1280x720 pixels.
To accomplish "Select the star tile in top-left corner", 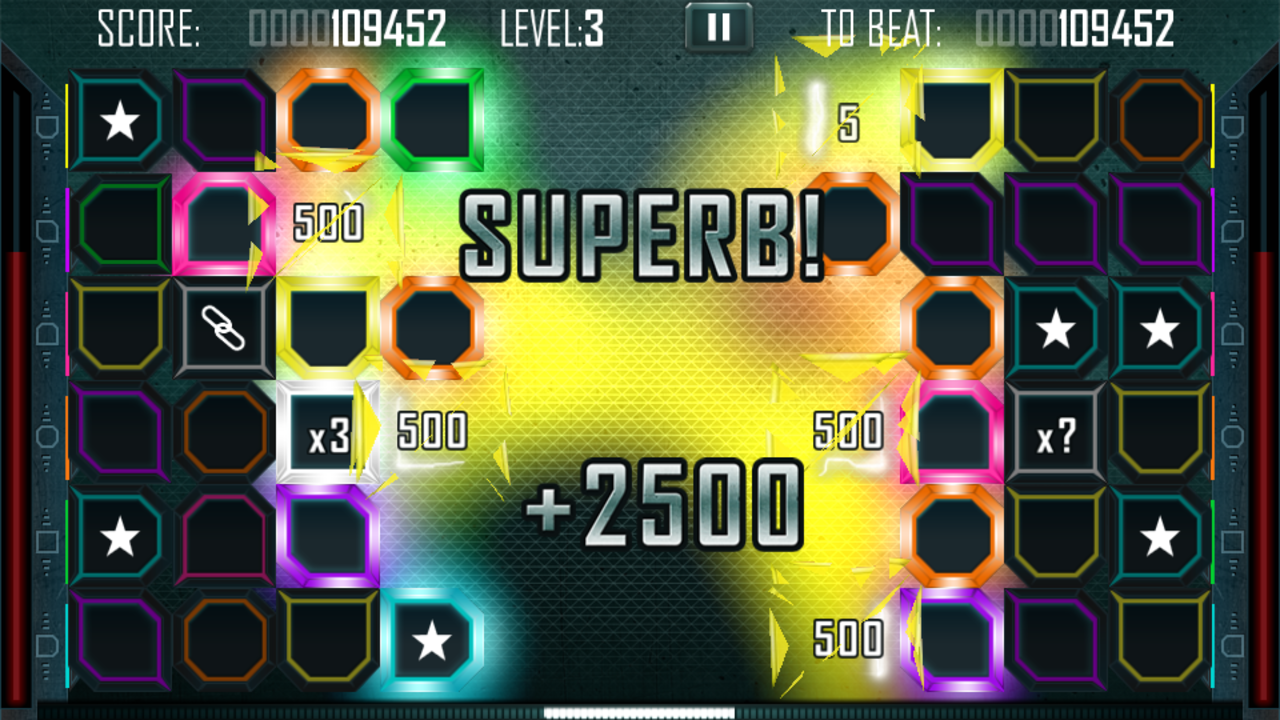I will [x=120, y=120].
